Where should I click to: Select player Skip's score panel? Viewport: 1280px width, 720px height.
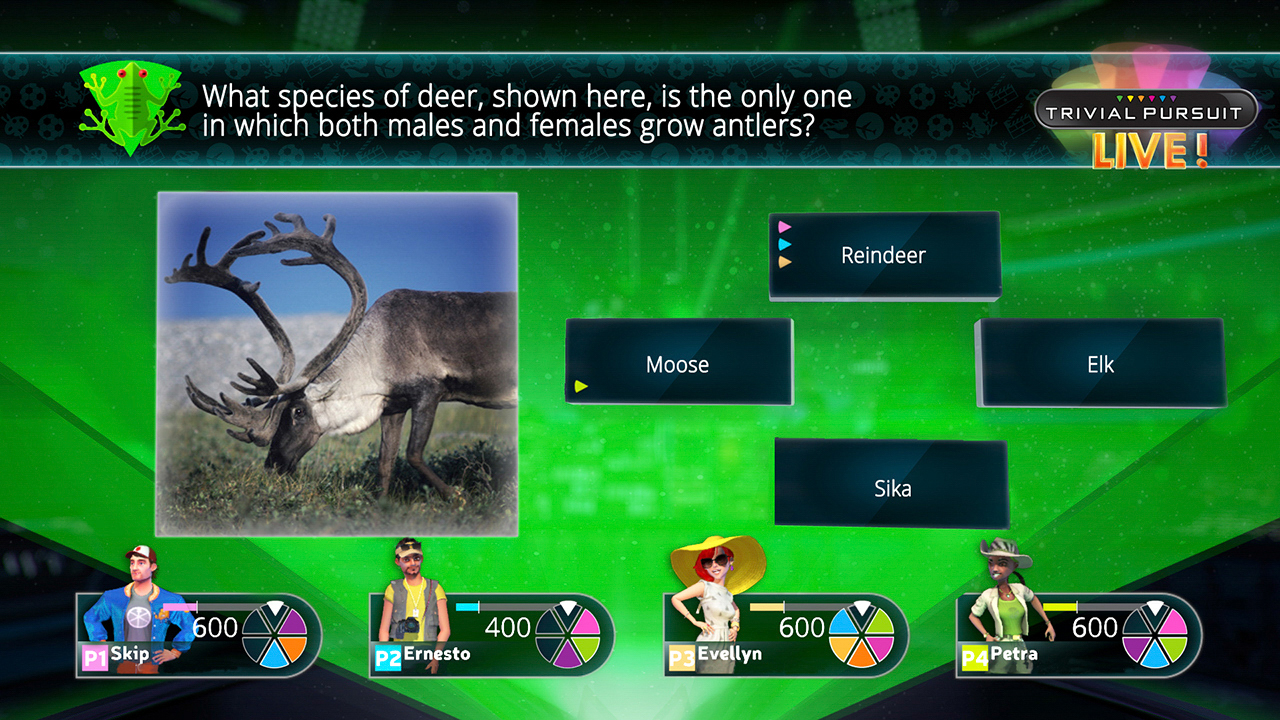pos(199,635)
